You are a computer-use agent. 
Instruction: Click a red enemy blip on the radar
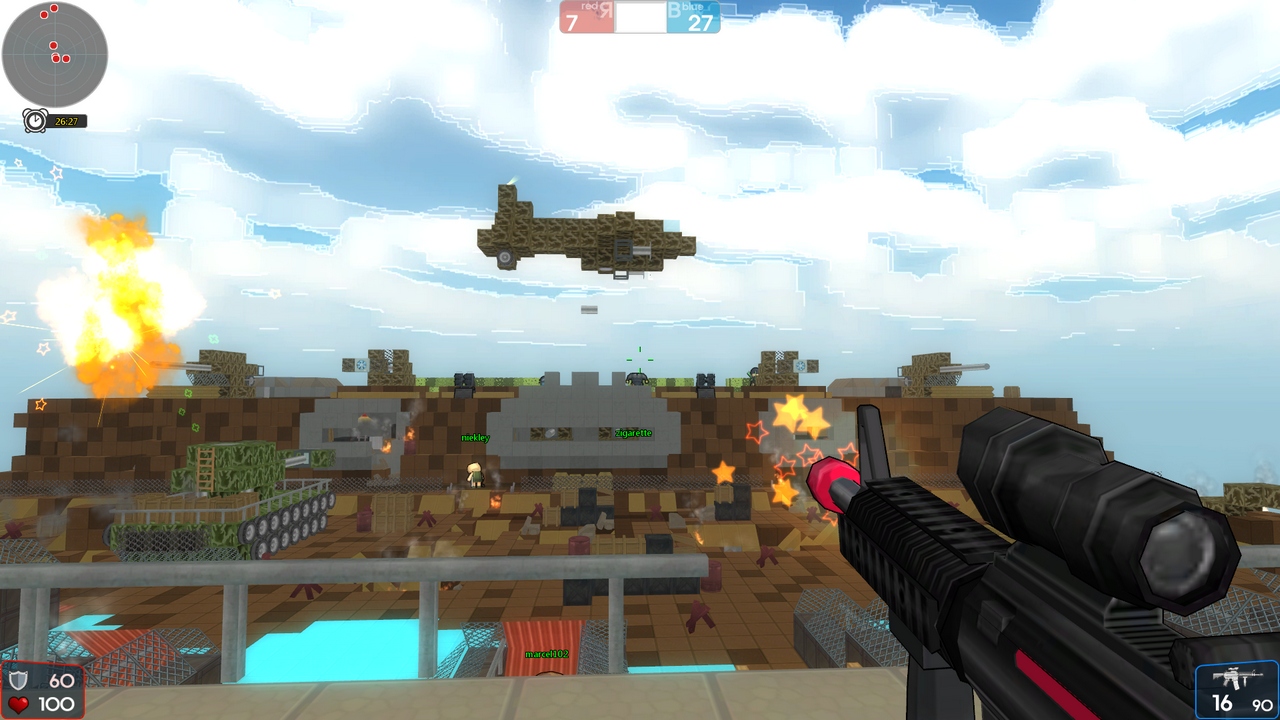(53, 44)
